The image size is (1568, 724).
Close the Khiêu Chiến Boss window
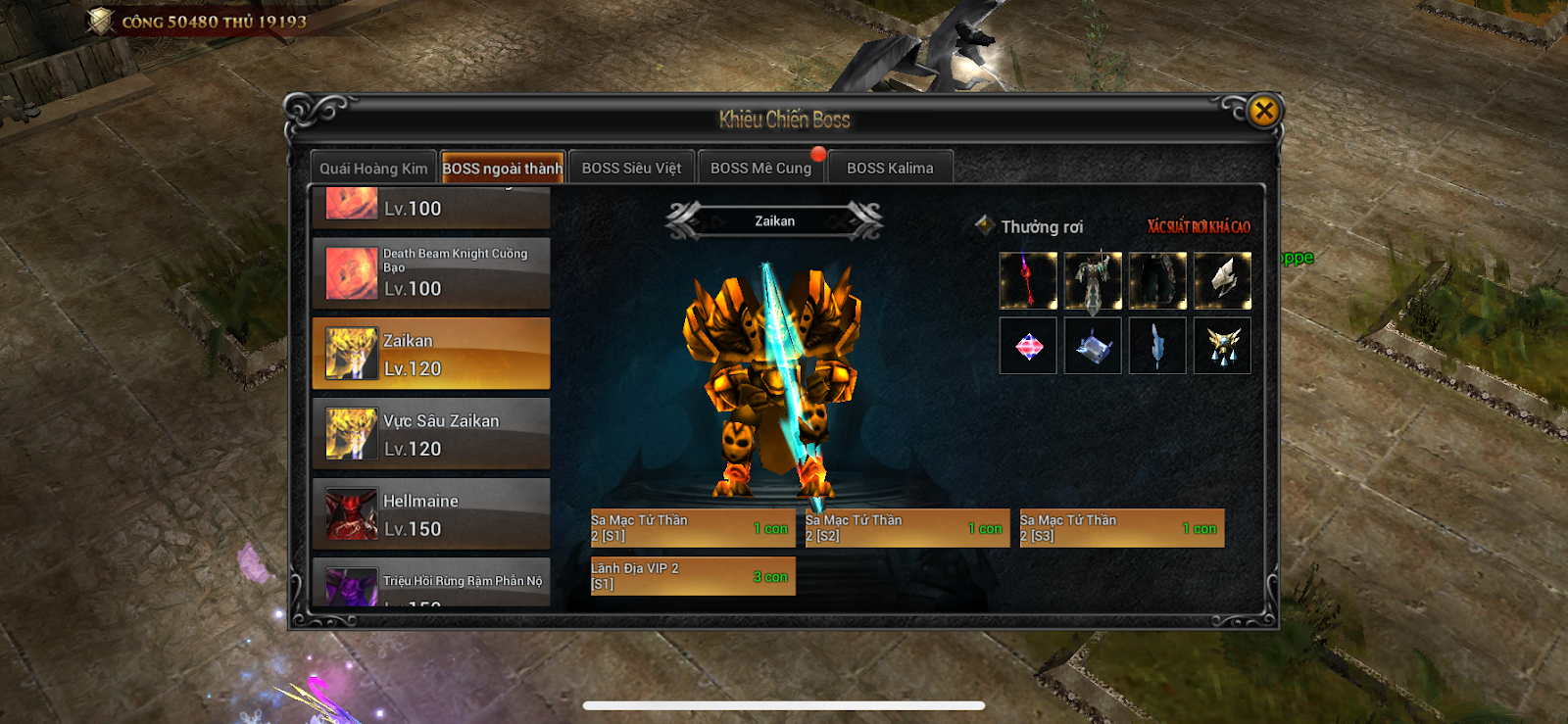pyautogui.click(x=1263, y=111)
